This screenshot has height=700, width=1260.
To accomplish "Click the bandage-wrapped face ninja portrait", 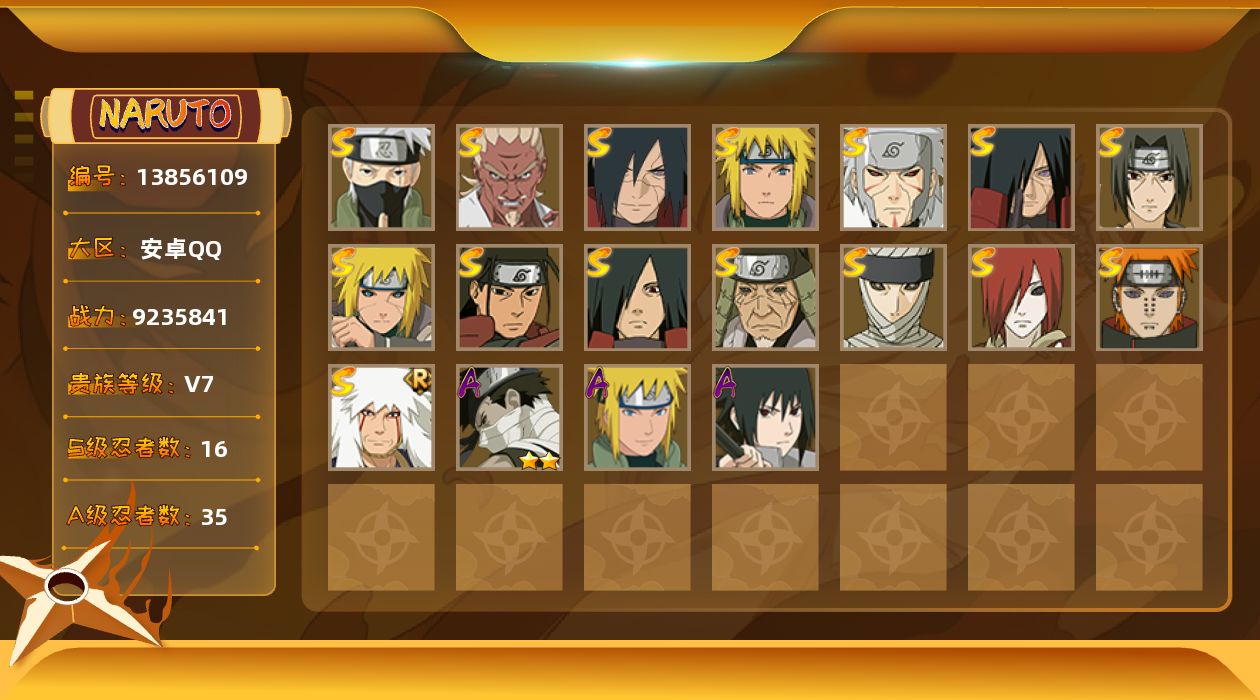I will click(893, 297).
